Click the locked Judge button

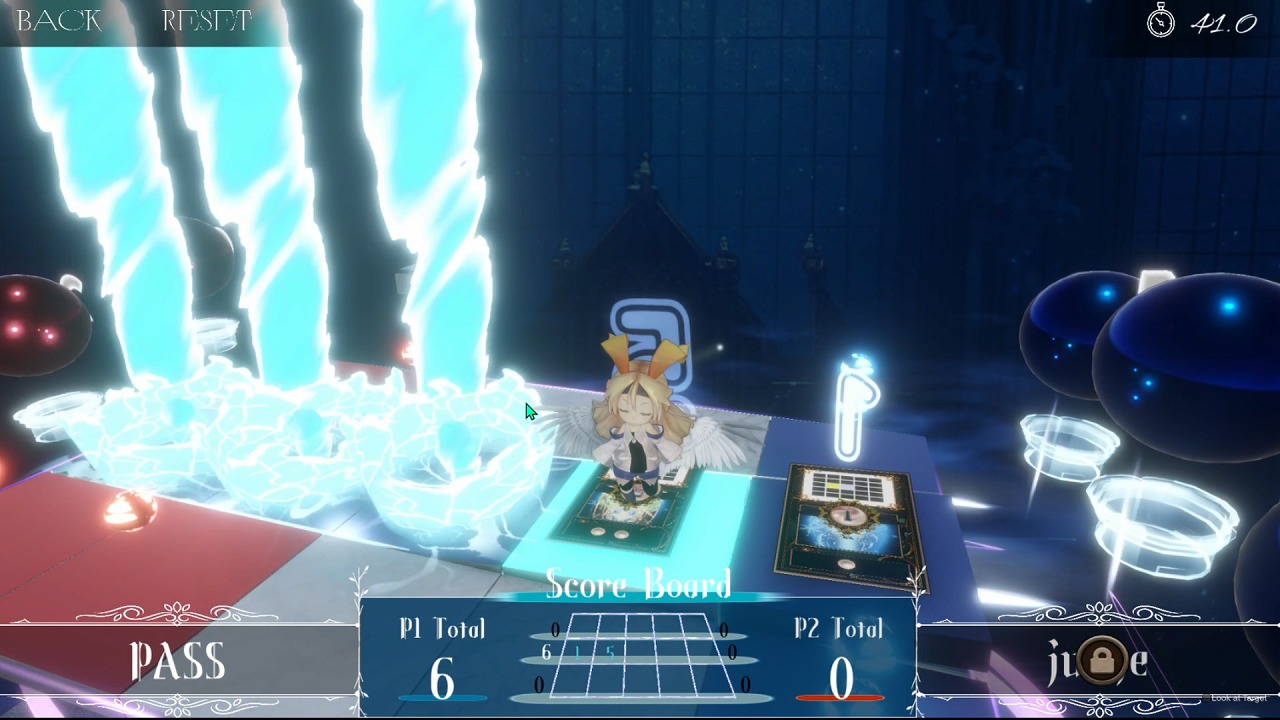coord(1098,661)
